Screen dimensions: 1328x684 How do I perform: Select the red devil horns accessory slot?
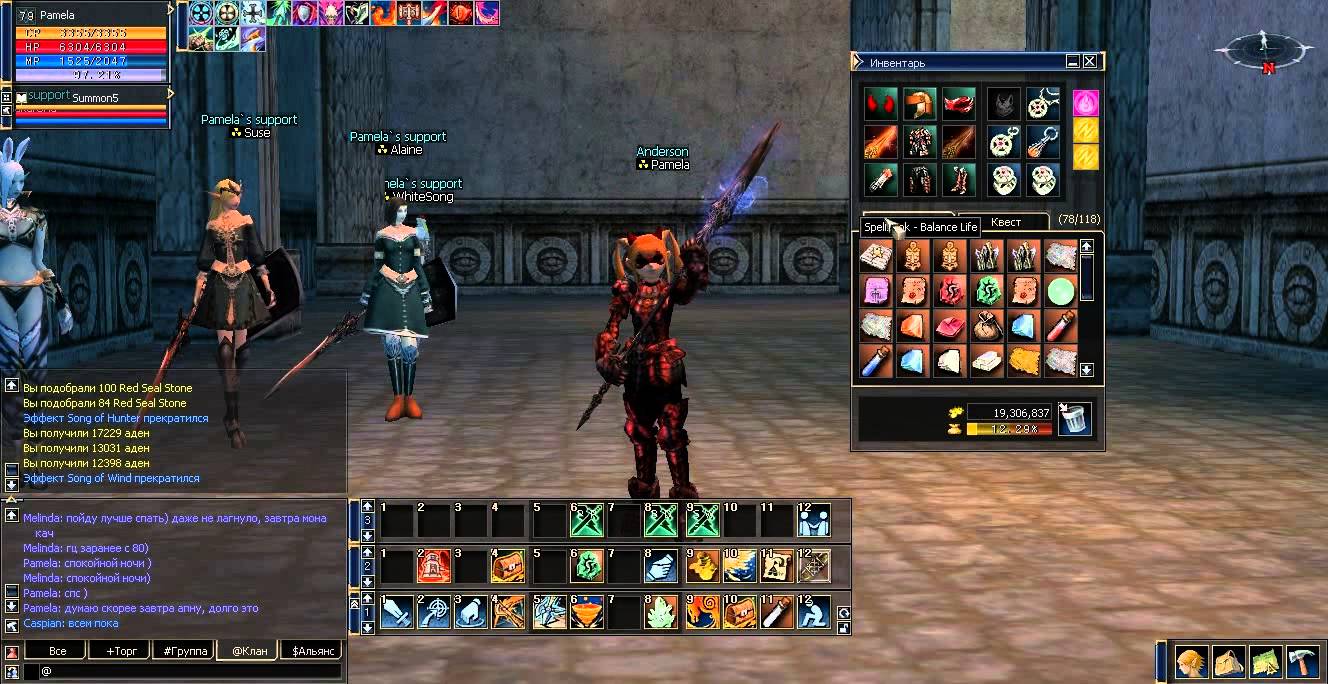point(881,103)
